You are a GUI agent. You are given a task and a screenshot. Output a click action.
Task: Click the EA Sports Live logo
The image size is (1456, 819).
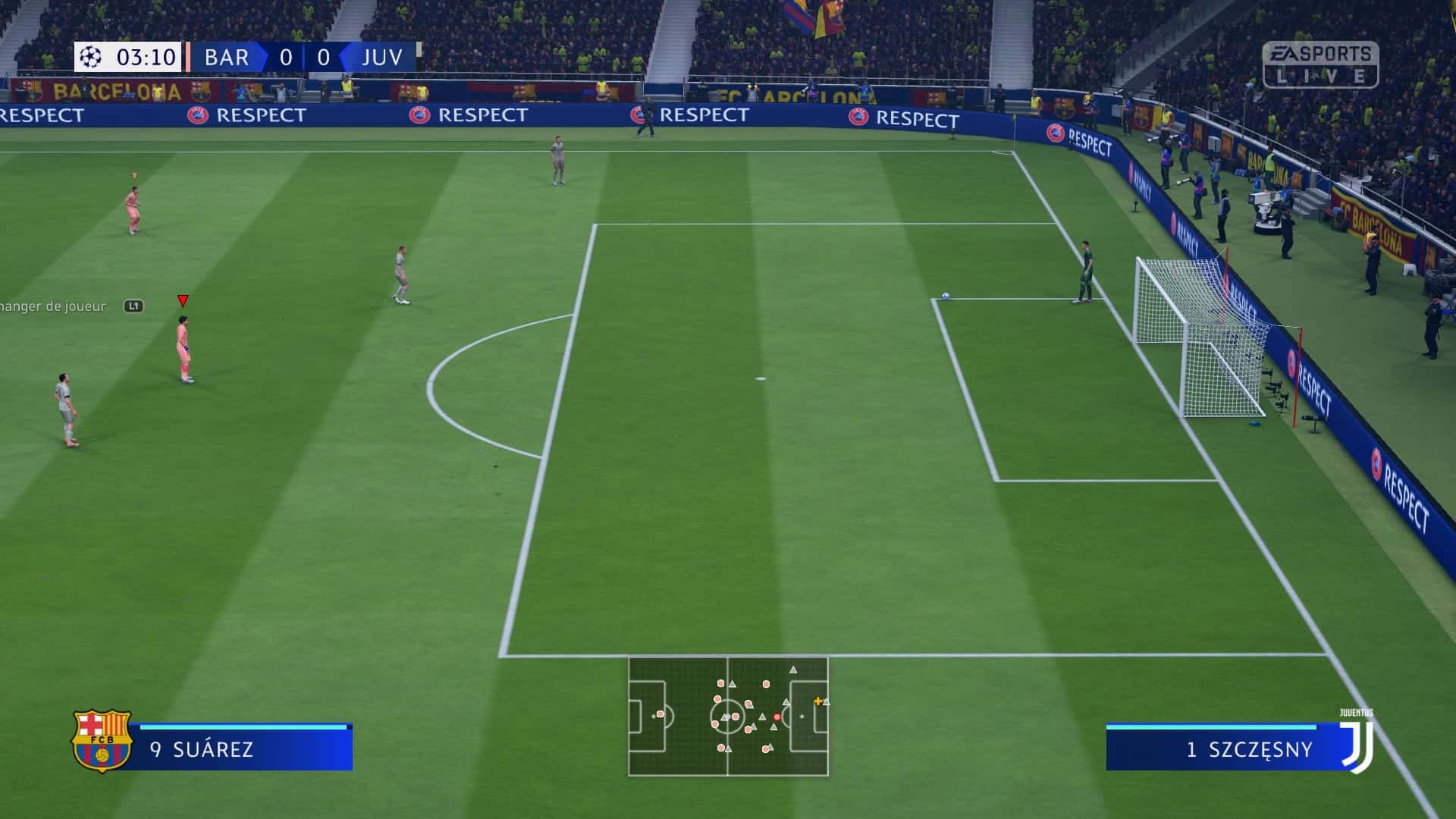(1320, 64)
